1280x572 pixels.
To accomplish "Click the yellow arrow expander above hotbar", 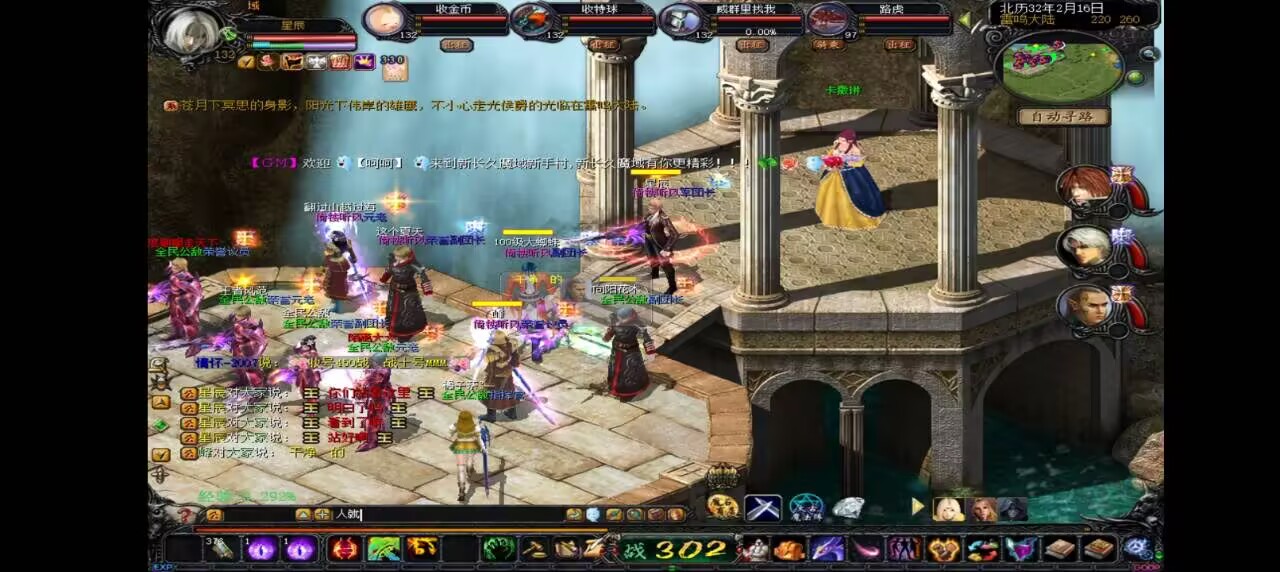I will tap(918, 507).
